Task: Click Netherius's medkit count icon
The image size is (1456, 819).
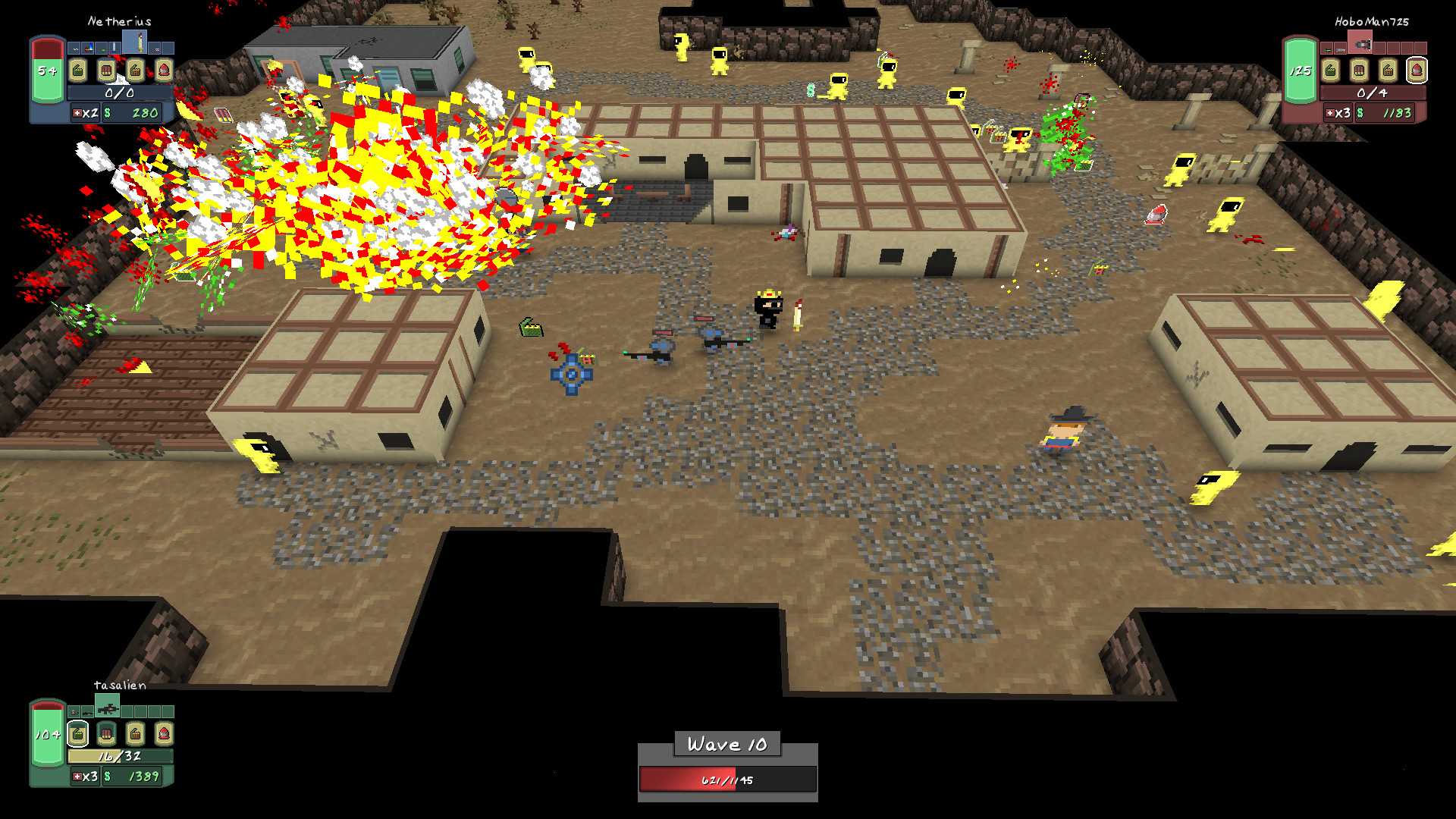Action: pyautogui.click(x=77, y=113)
